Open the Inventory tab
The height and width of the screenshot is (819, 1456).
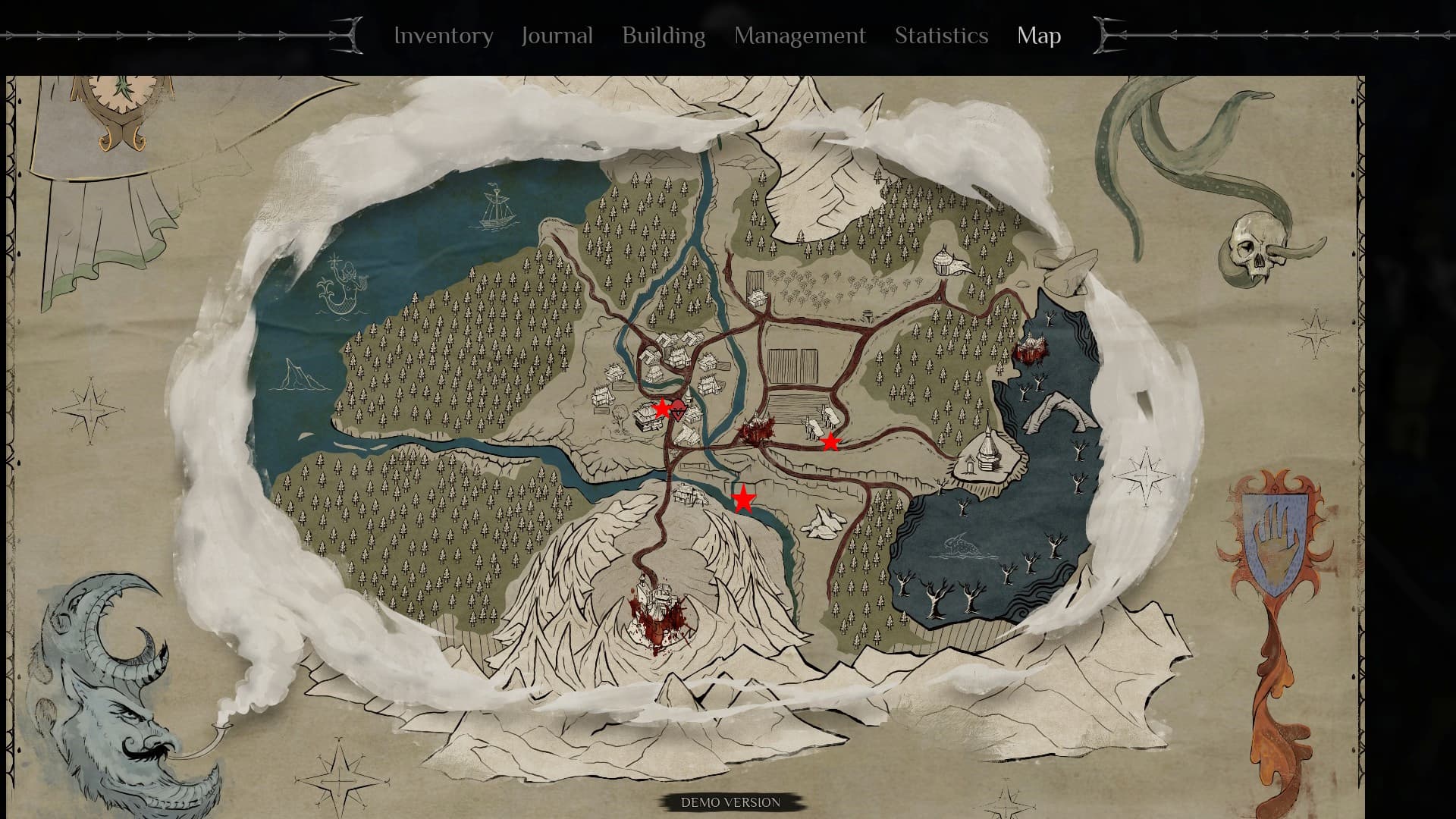click(x=444, y=36)
